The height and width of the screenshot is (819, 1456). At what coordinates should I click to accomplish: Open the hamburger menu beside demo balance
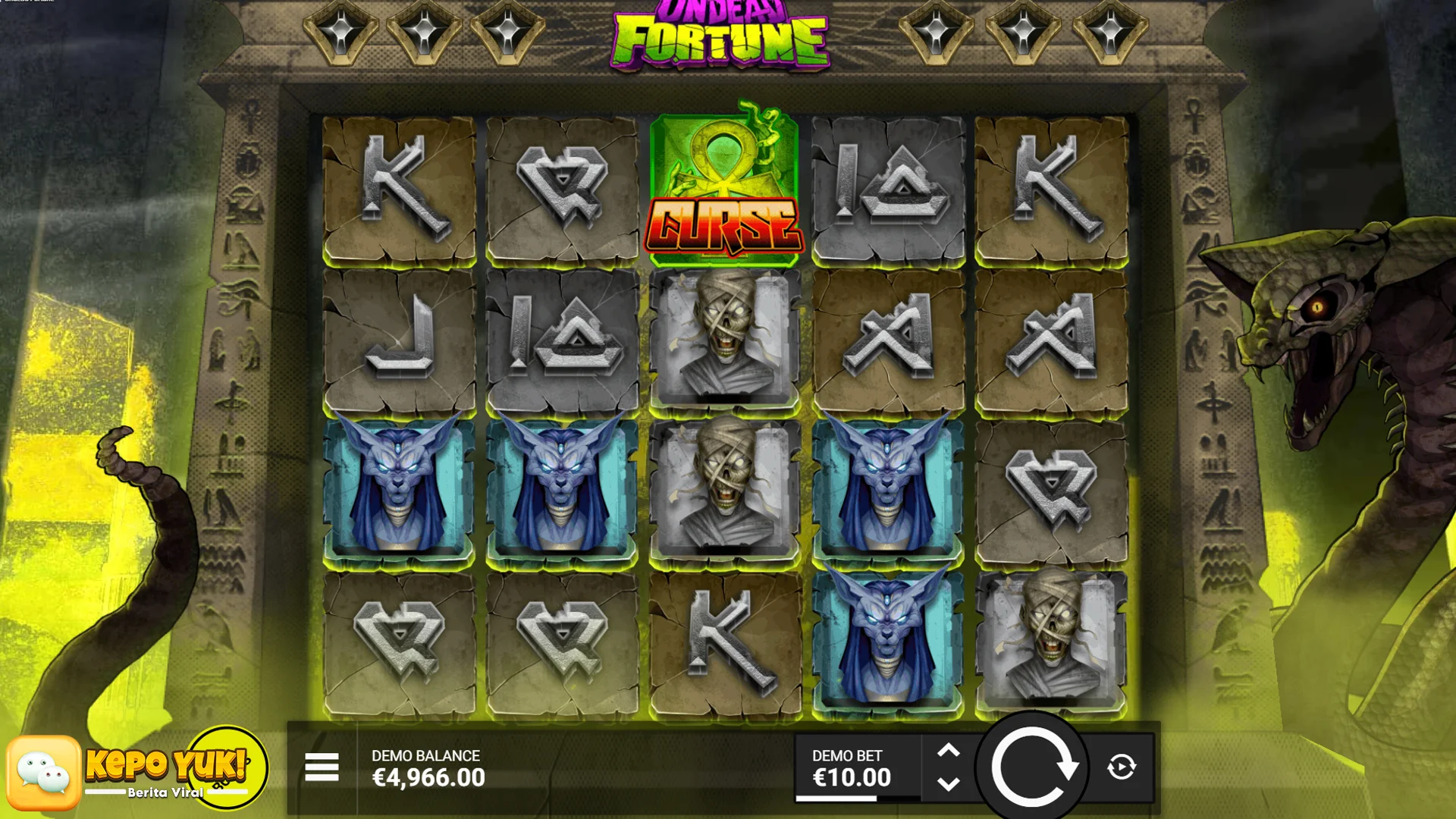(322, 768)
